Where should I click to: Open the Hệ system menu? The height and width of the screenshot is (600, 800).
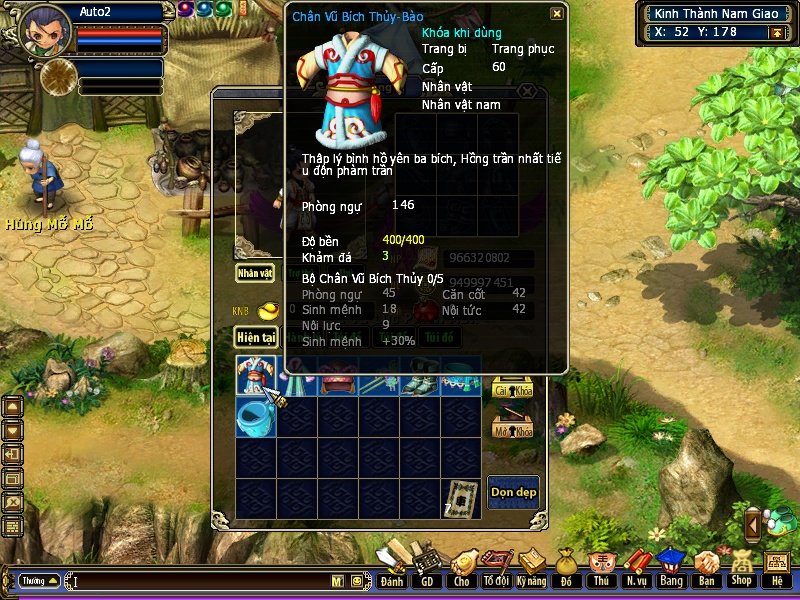(x=776, y=568)
